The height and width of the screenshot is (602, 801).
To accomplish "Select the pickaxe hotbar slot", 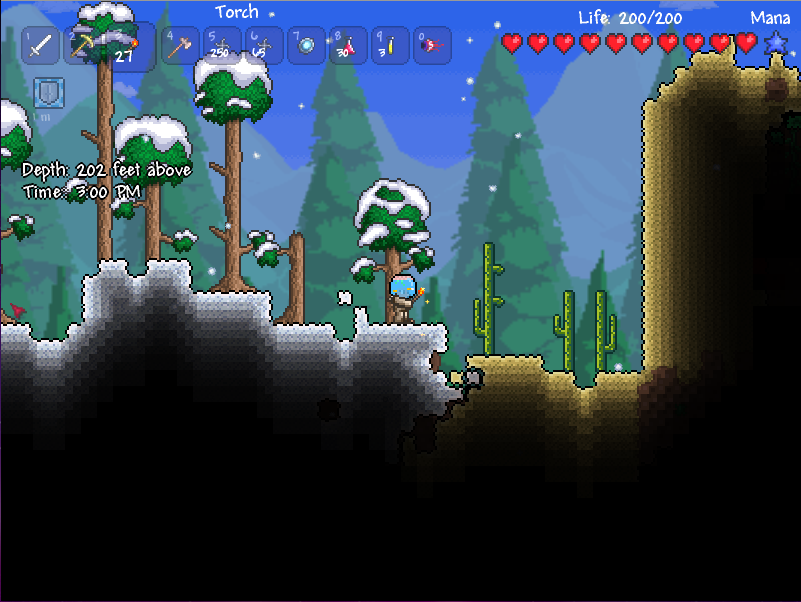I will point(83,46).
